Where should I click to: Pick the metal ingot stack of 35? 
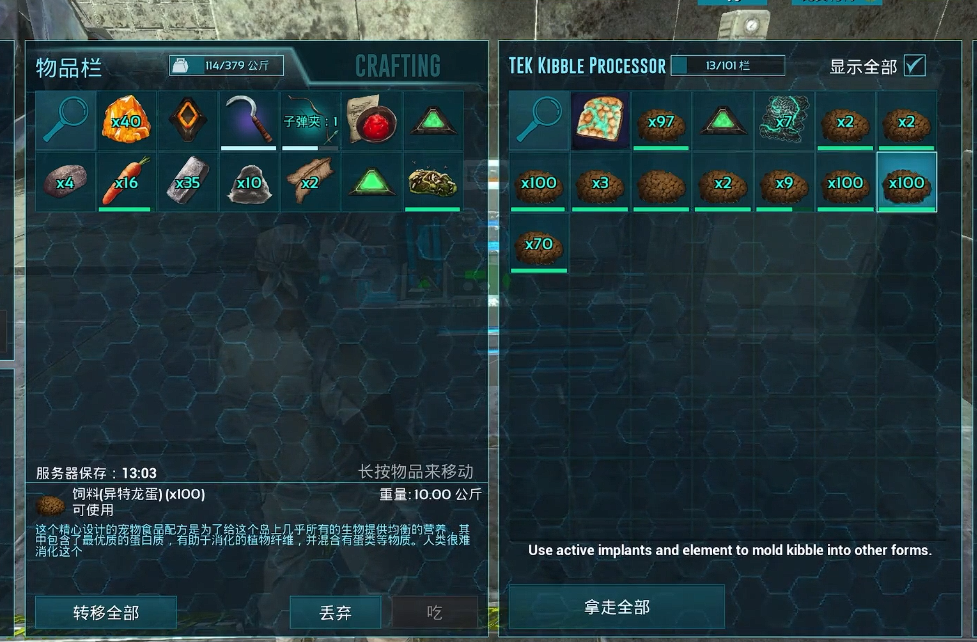(x=188, y=182)
